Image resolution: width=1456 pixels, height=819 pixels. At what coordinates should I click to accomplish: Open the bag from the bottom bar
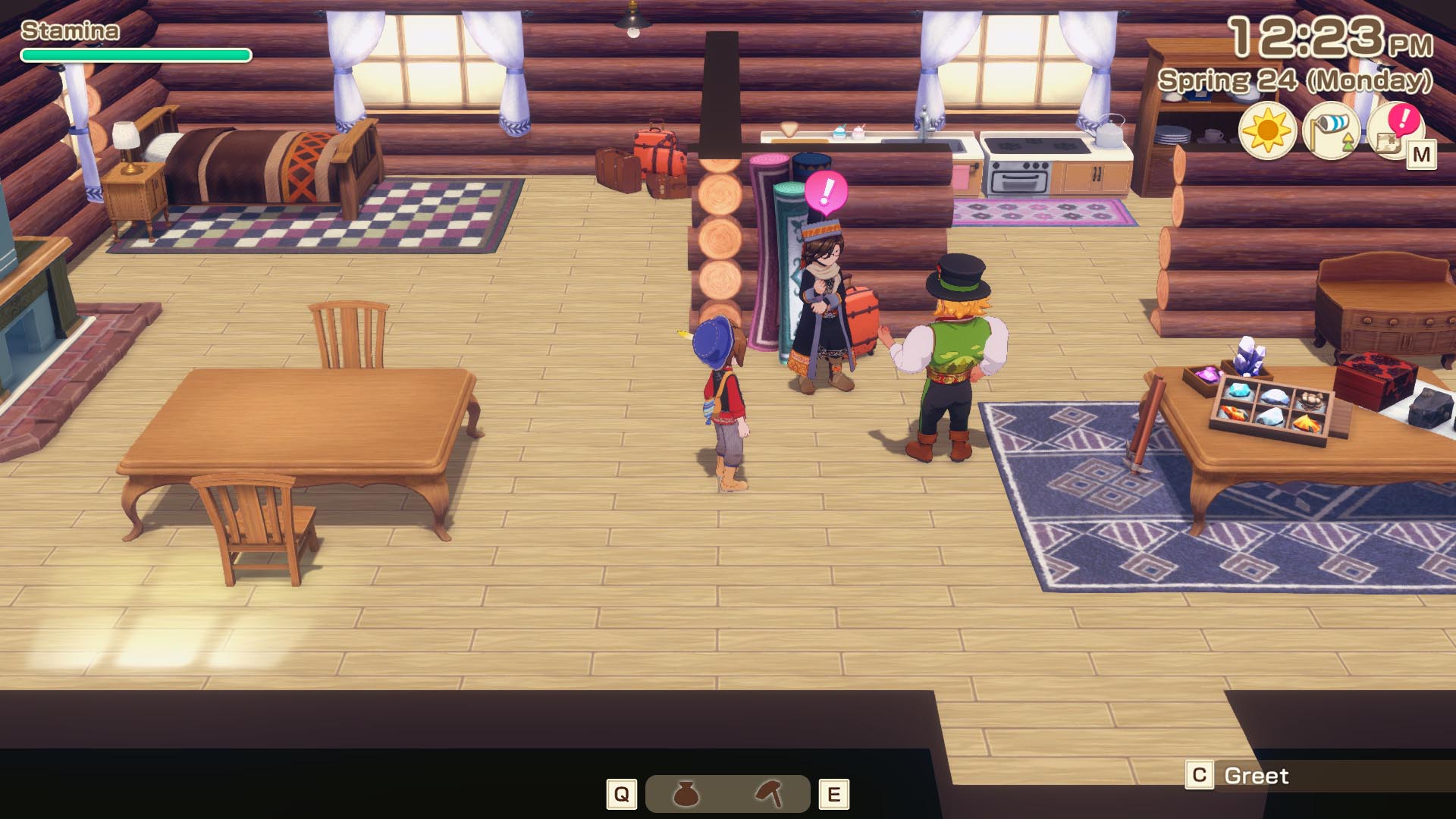point(686,794)
